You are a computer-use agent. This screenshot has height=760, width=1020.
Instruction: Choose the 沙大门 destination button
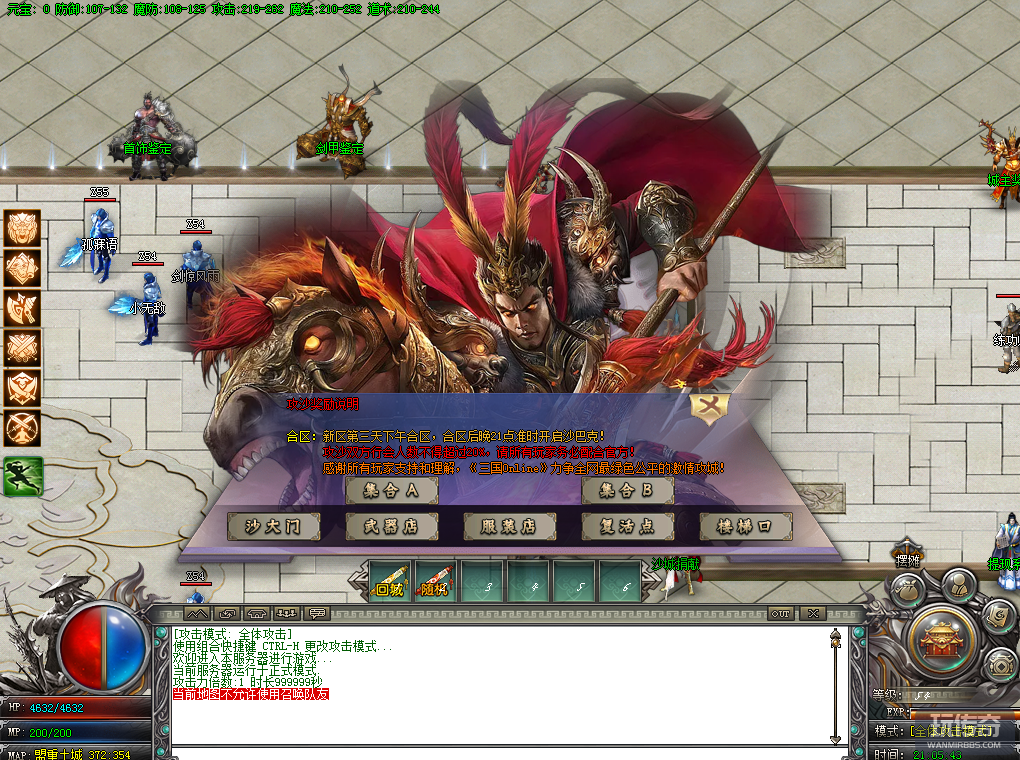coord(273,527)
